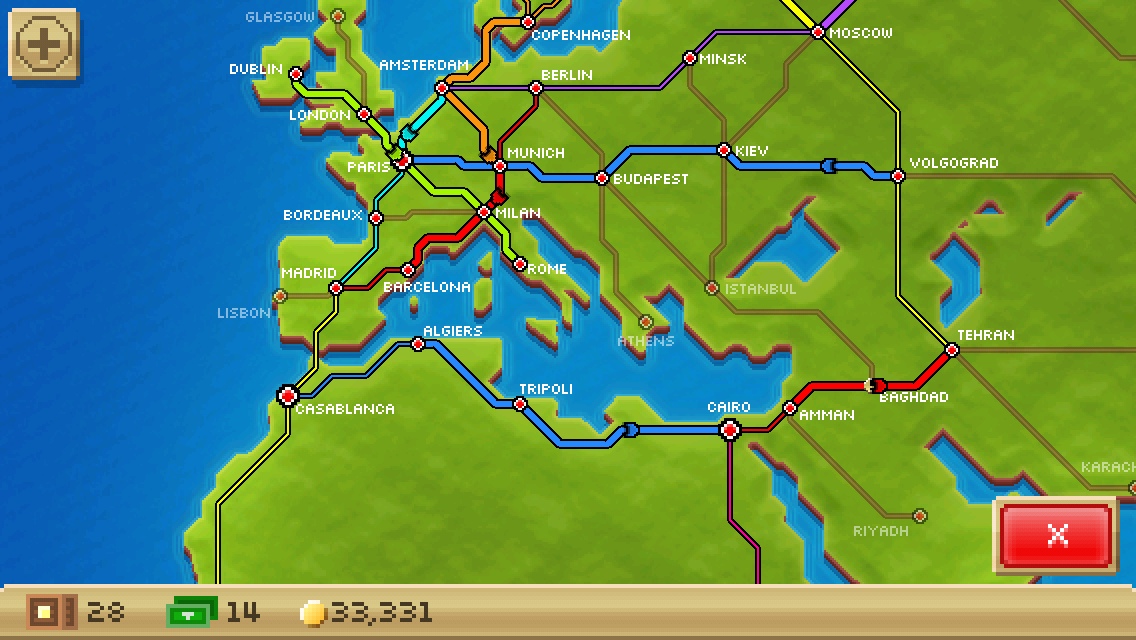This screenshot has height=640, width=1136.
Task: Pick the Madrid station marker
Action: pos(336,287)
